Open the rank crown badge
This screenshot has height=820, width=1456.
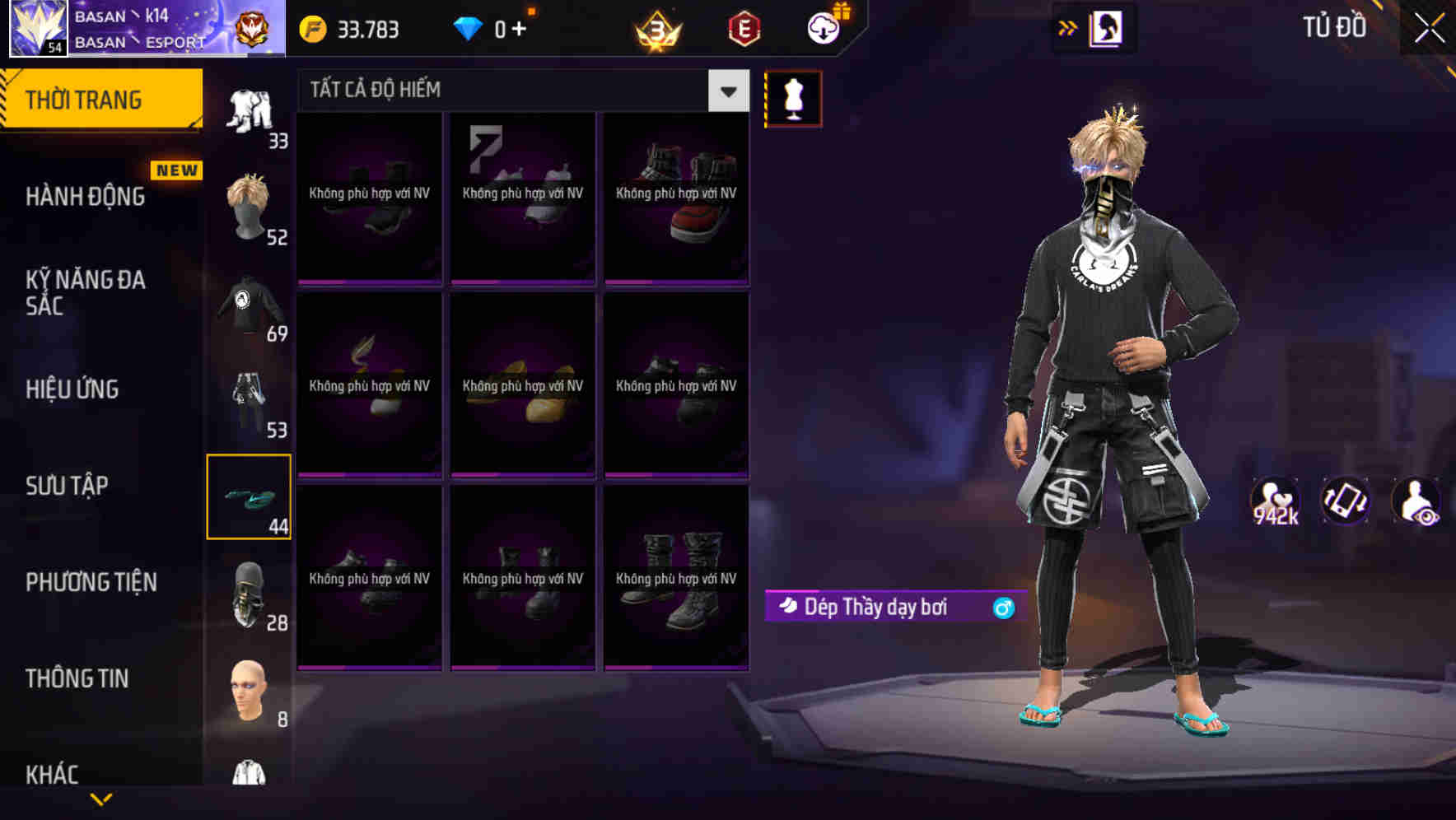tap(659, 27)
